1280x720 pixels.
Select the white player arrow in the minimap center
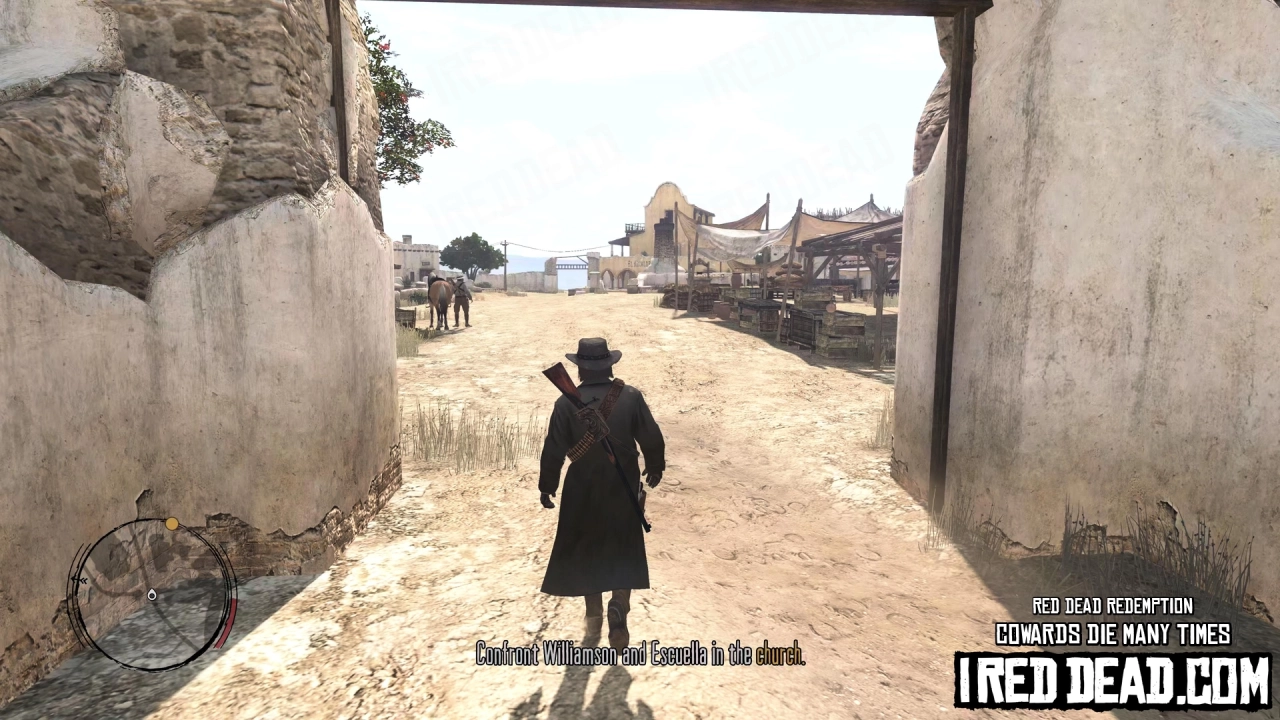152,595
